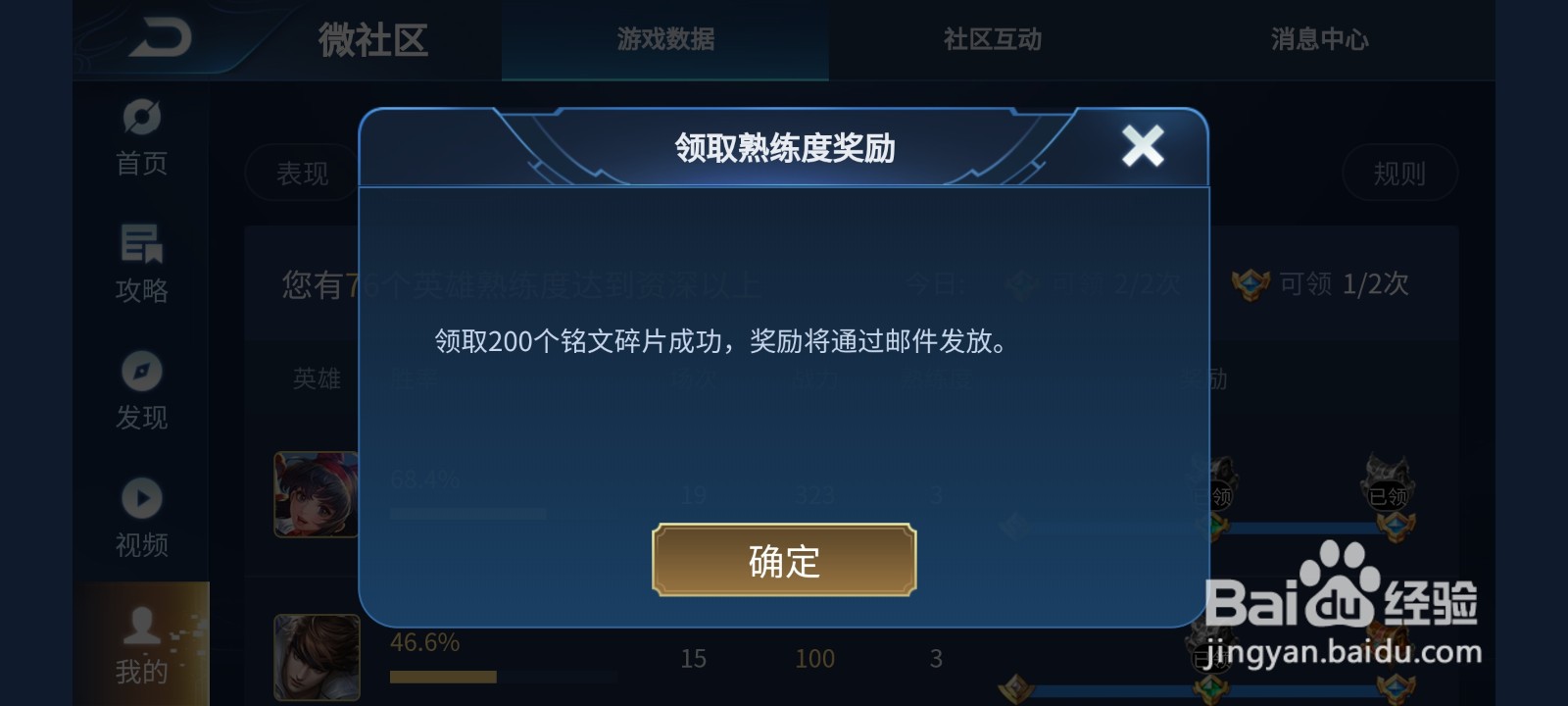
Task: Open the 微社区 section
Action: (370, 39)
